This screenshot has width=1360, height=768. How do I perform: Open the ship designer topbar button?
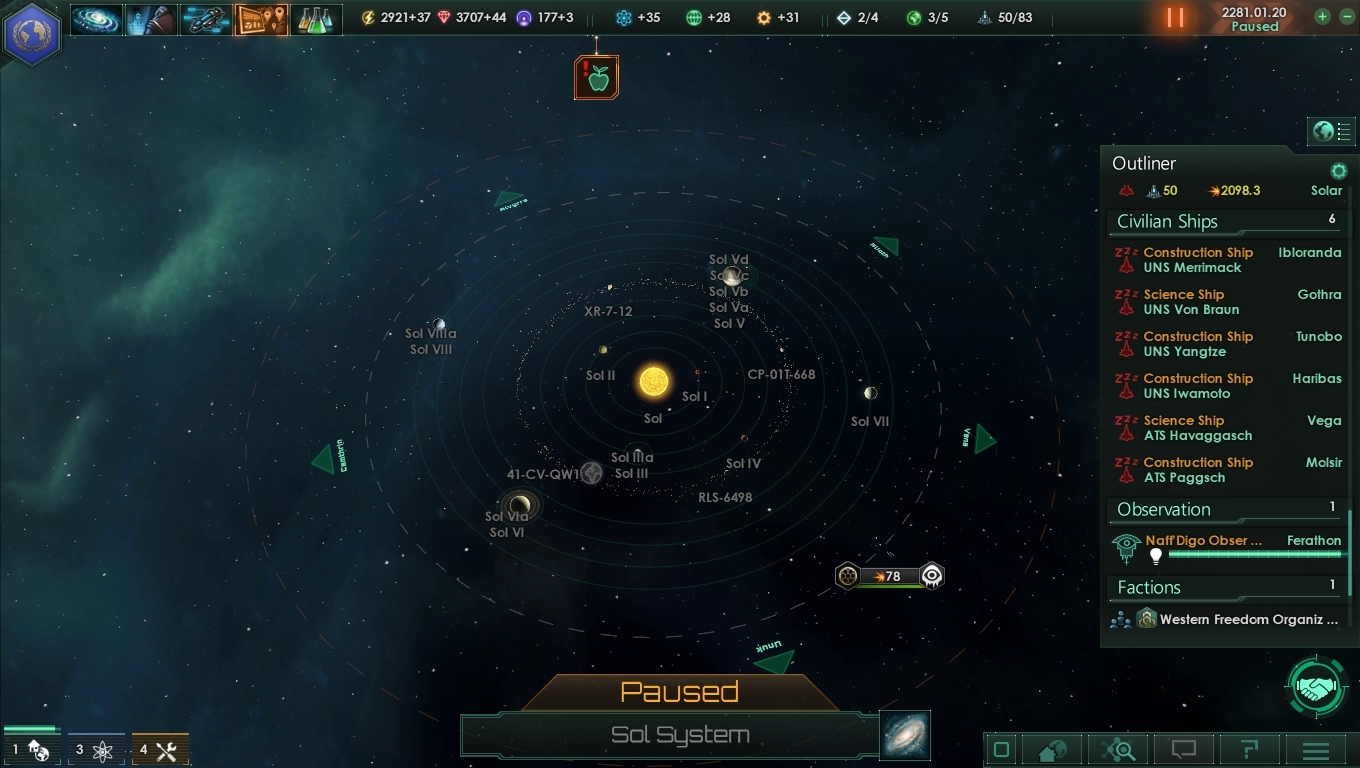click(206, 19)
